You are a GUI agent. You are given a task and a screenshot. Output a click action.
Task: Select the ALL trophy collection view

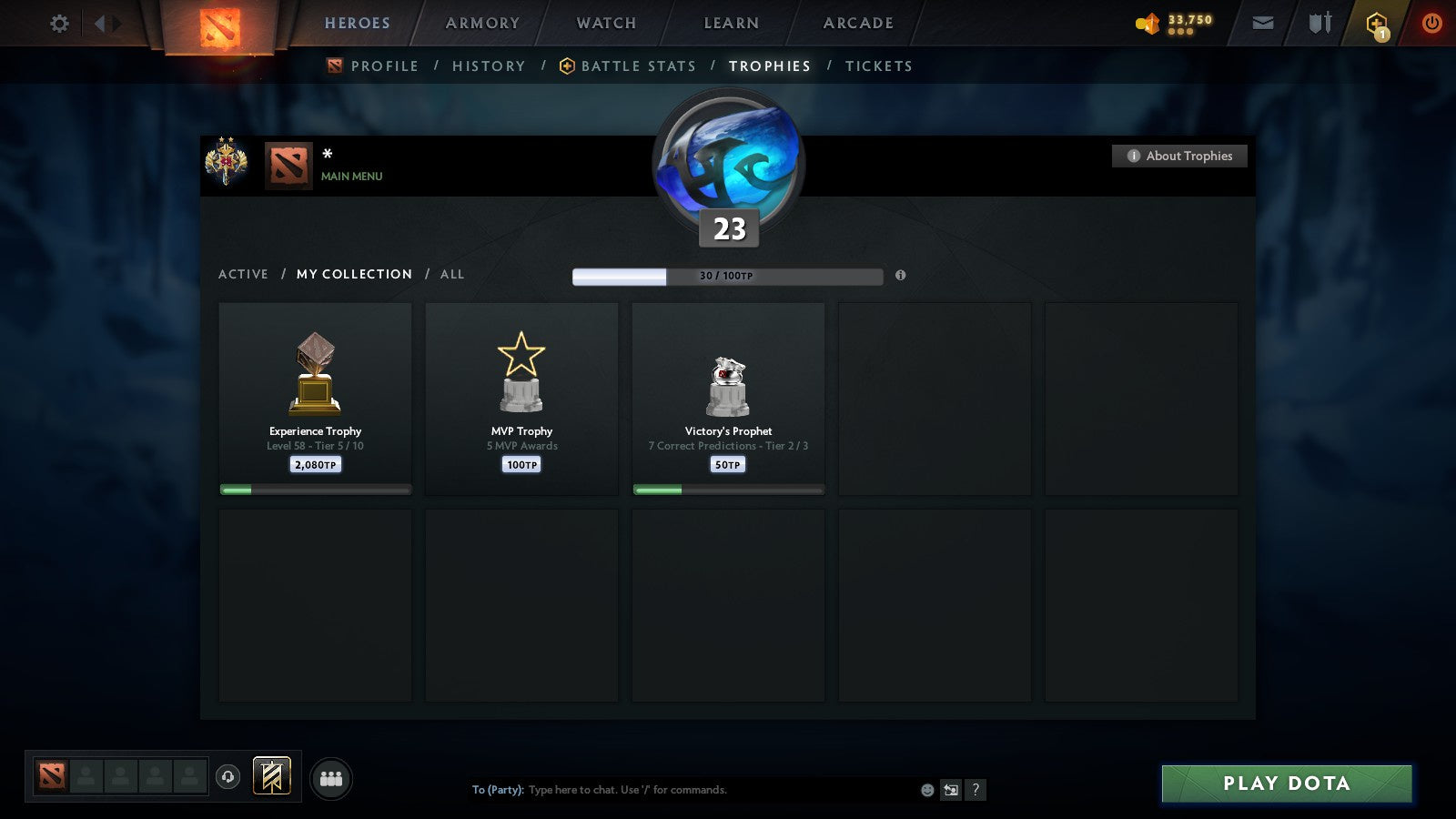(x=452, y=274)
